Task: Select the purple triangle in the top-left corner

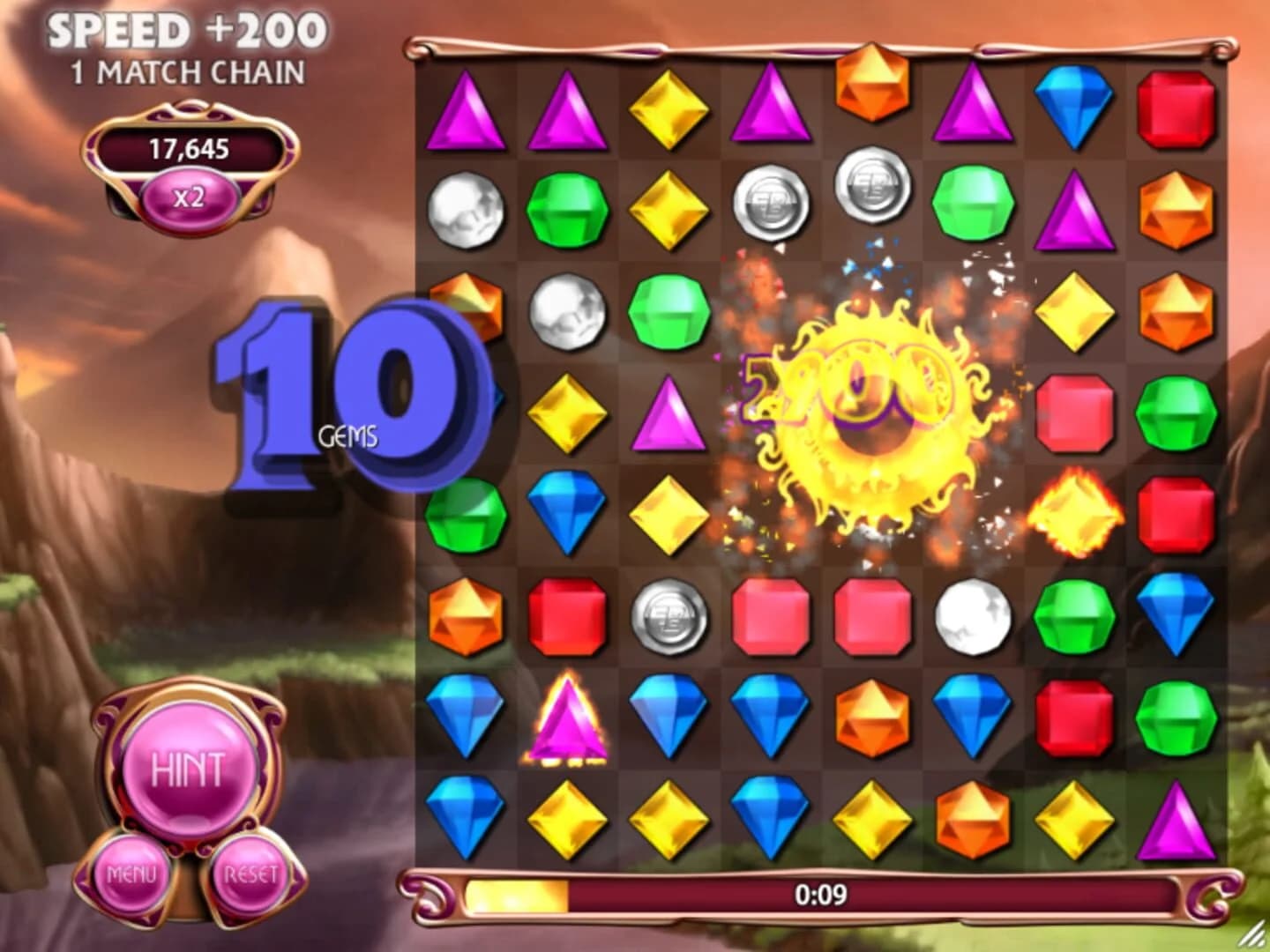Action: (x=467, y=113)
